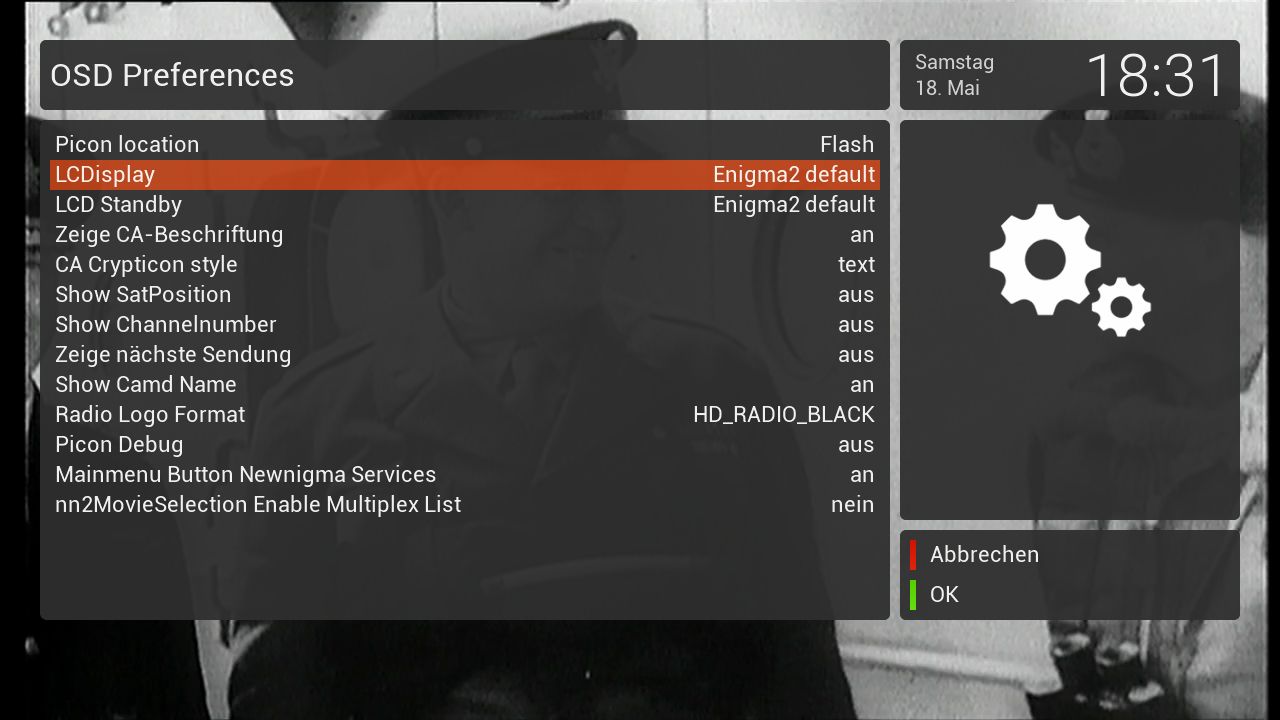Select the Radio Logo Format row
1280x720 pixels.
pos(464,414)
